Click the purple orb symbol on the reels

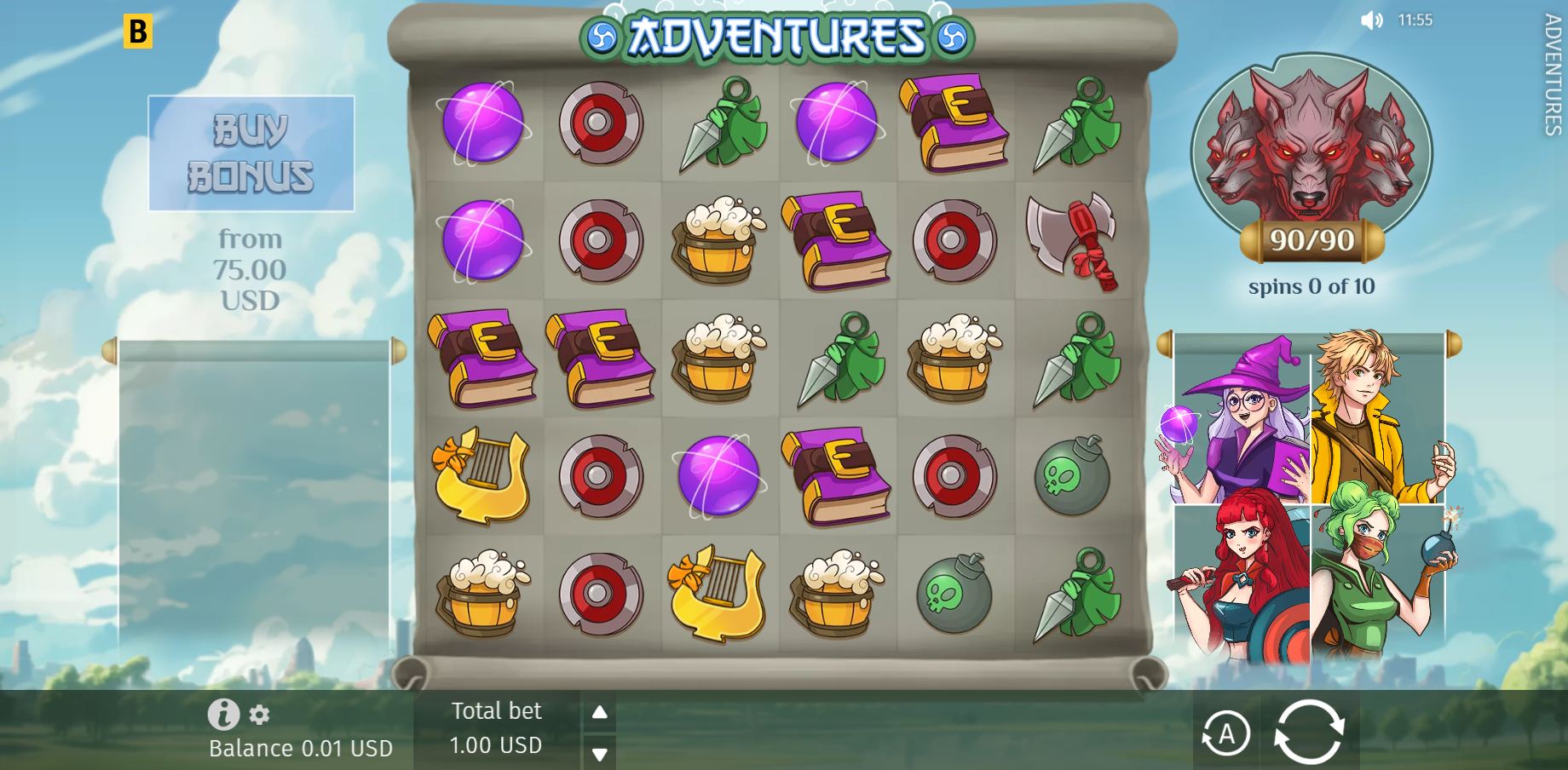pyautogui.click(x=481, y=121)
